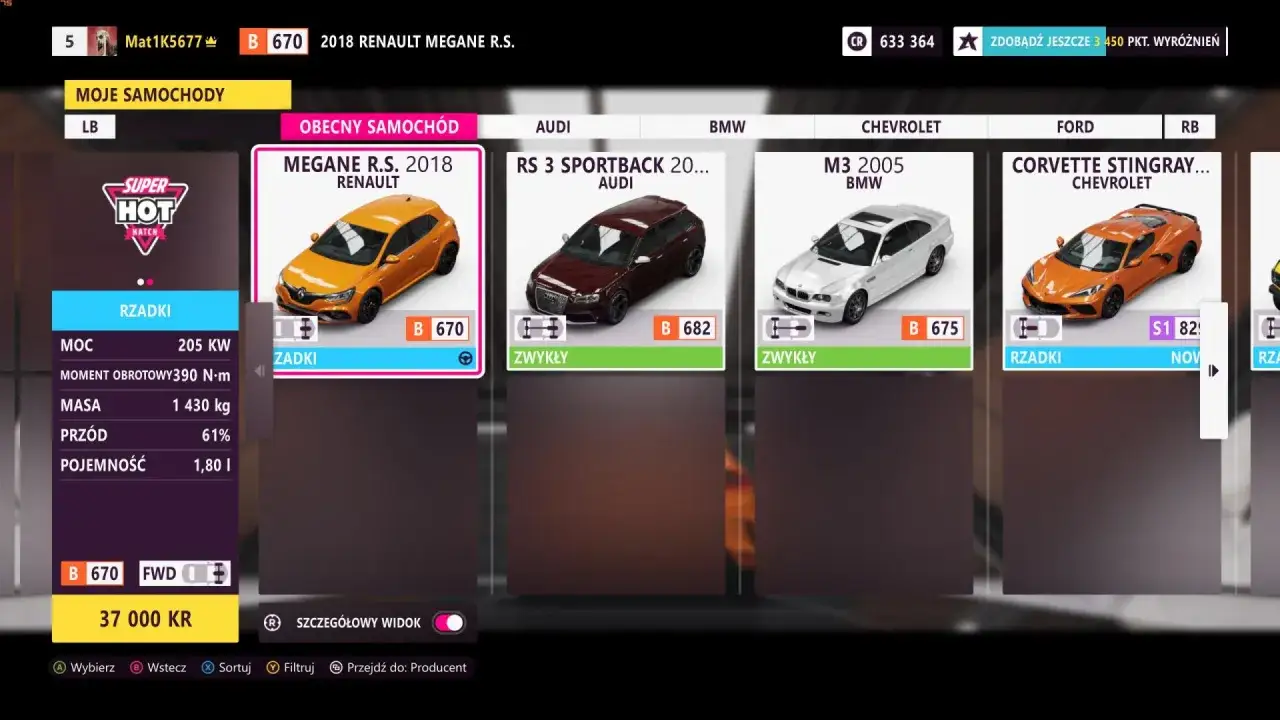
Task: Click the right scroll arrow beside the Corvette
Action: point(1213,370)
